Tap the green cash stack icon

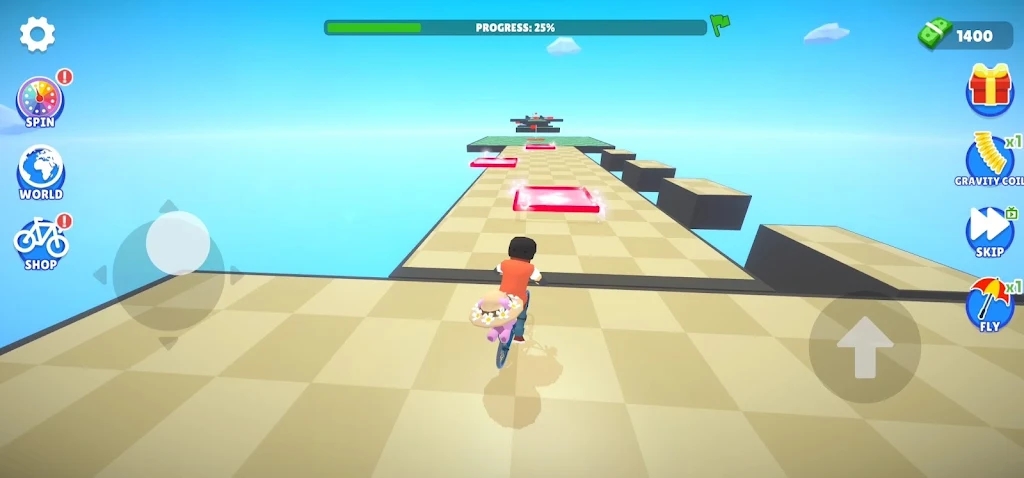click(935, 35)
